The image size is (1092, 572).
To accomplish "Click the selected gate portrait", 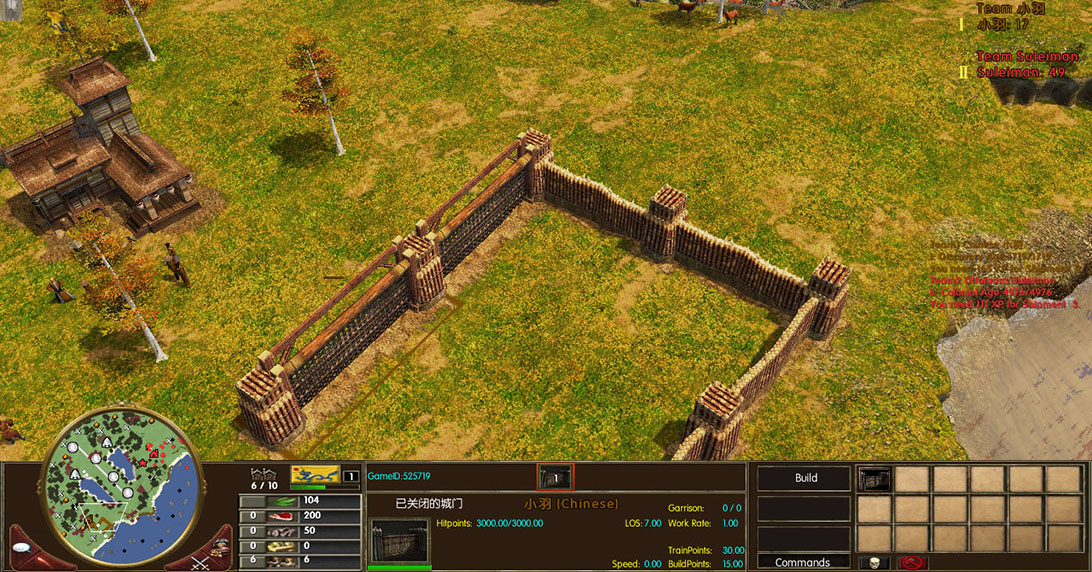I will pos(400,540).
